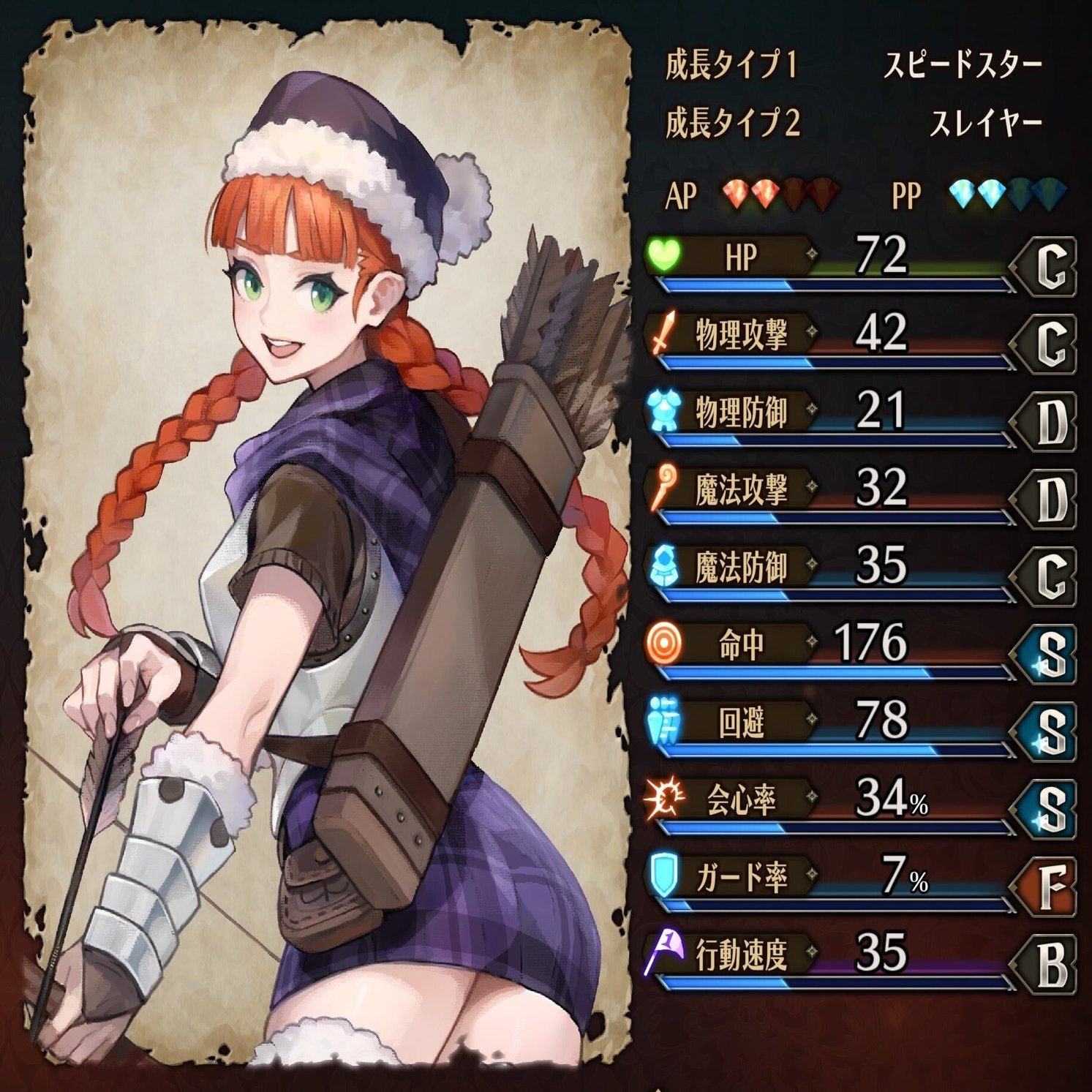Screen dimensions: 1092x1092
Task: Toggle the last dimmed AP gem
Action: [x=822, y=192]
